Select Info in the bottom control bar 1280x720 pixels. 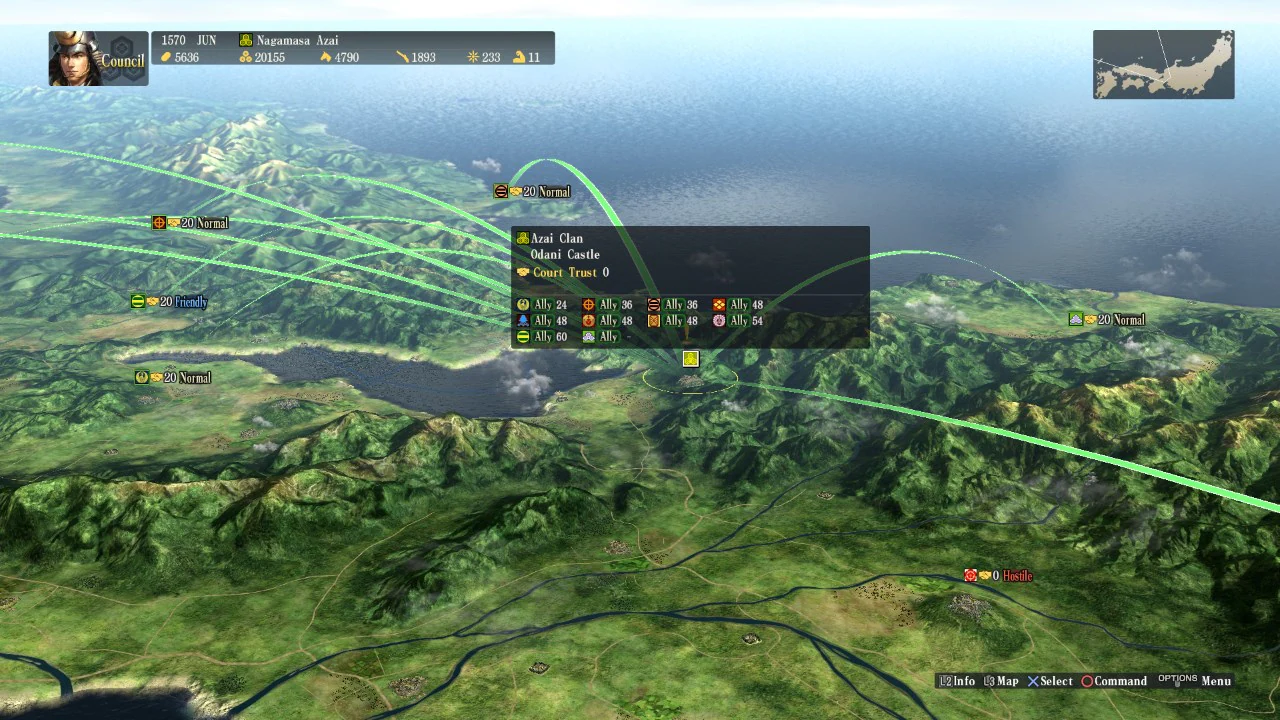click(x=958, y=681)
